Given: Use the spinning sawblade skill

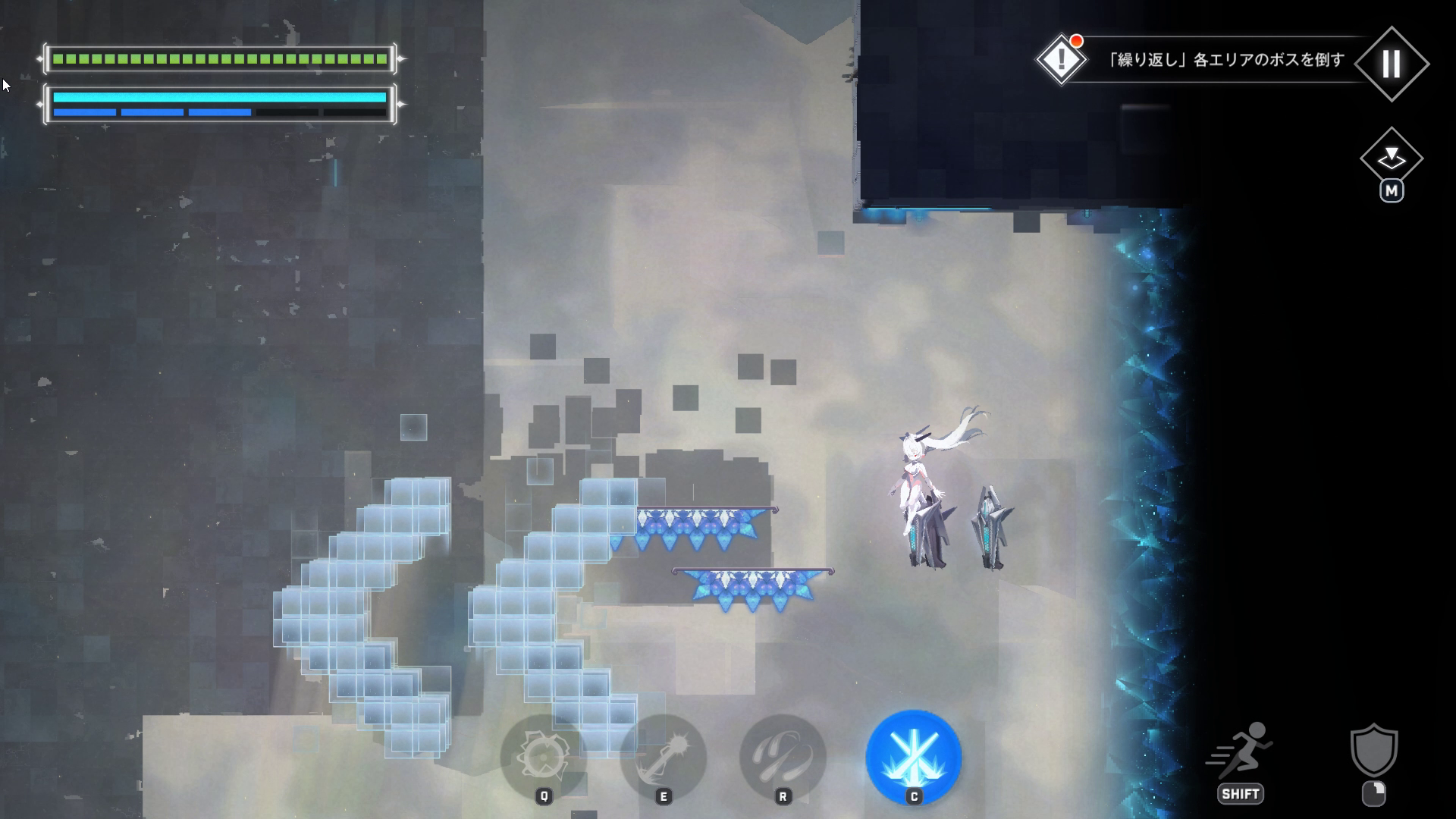Looking at the screenshot, I should click(x=543, y=757).
